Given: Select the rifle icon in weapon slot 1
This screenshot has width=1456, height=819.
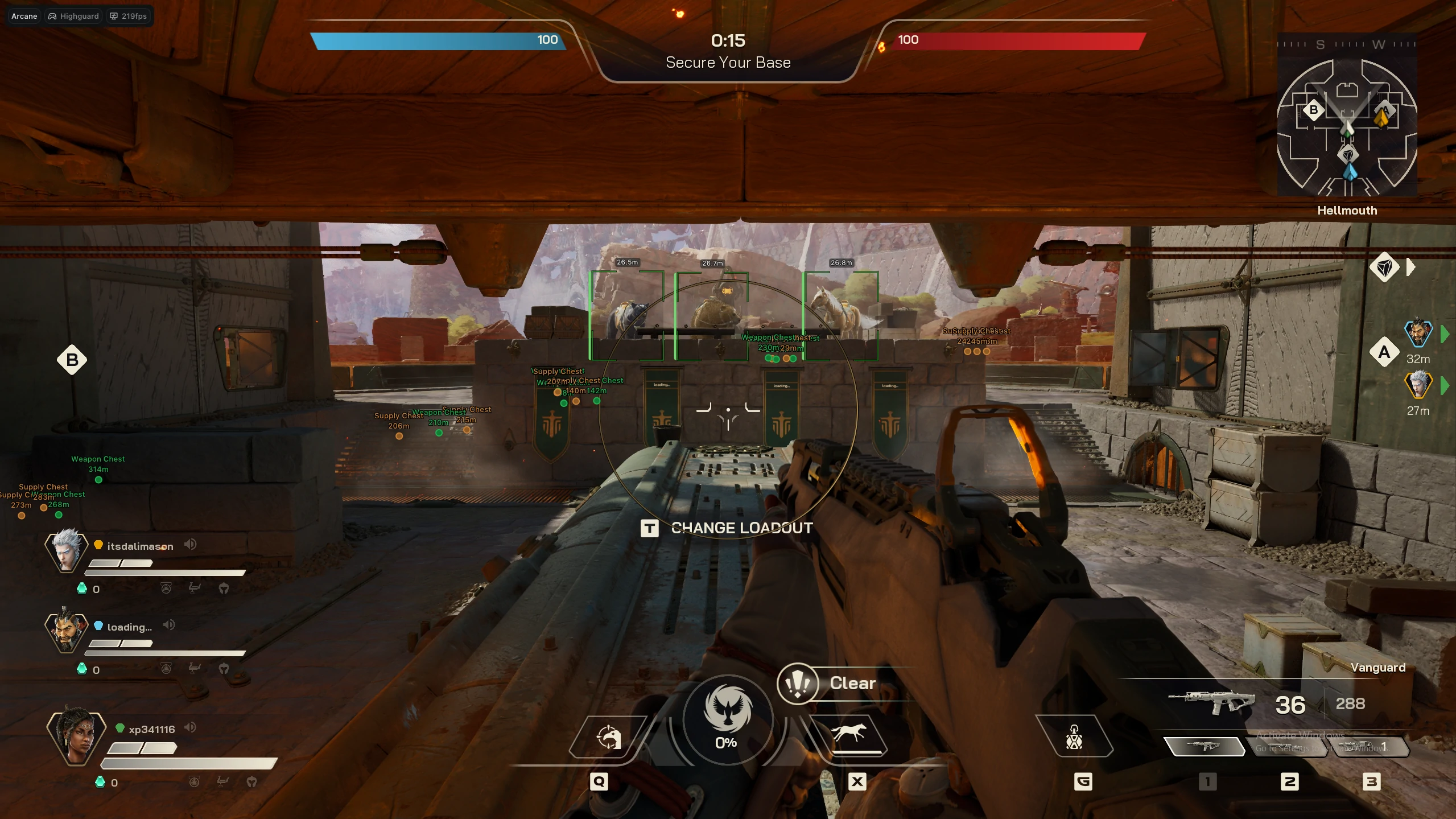Looking at the screenshot, I should pos(1205,746).
